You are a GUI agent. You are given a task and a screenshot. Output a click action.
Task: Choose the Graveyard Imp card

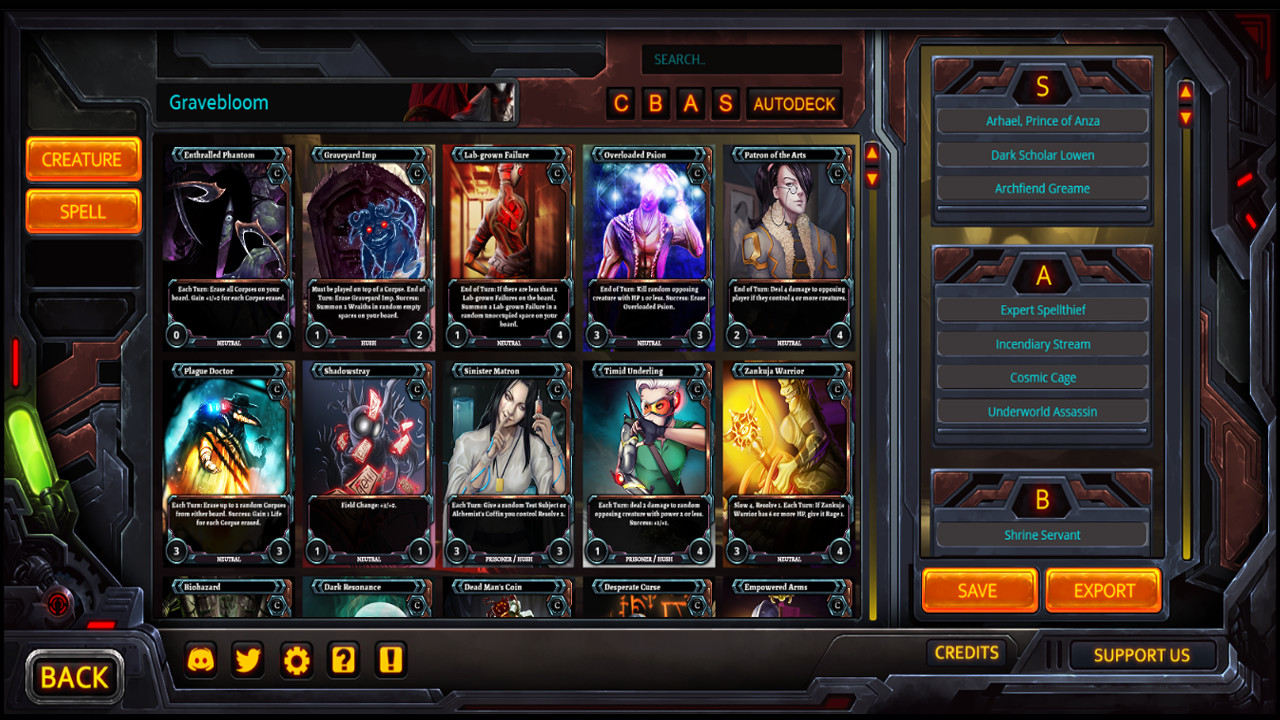click(x=369, y=248)
